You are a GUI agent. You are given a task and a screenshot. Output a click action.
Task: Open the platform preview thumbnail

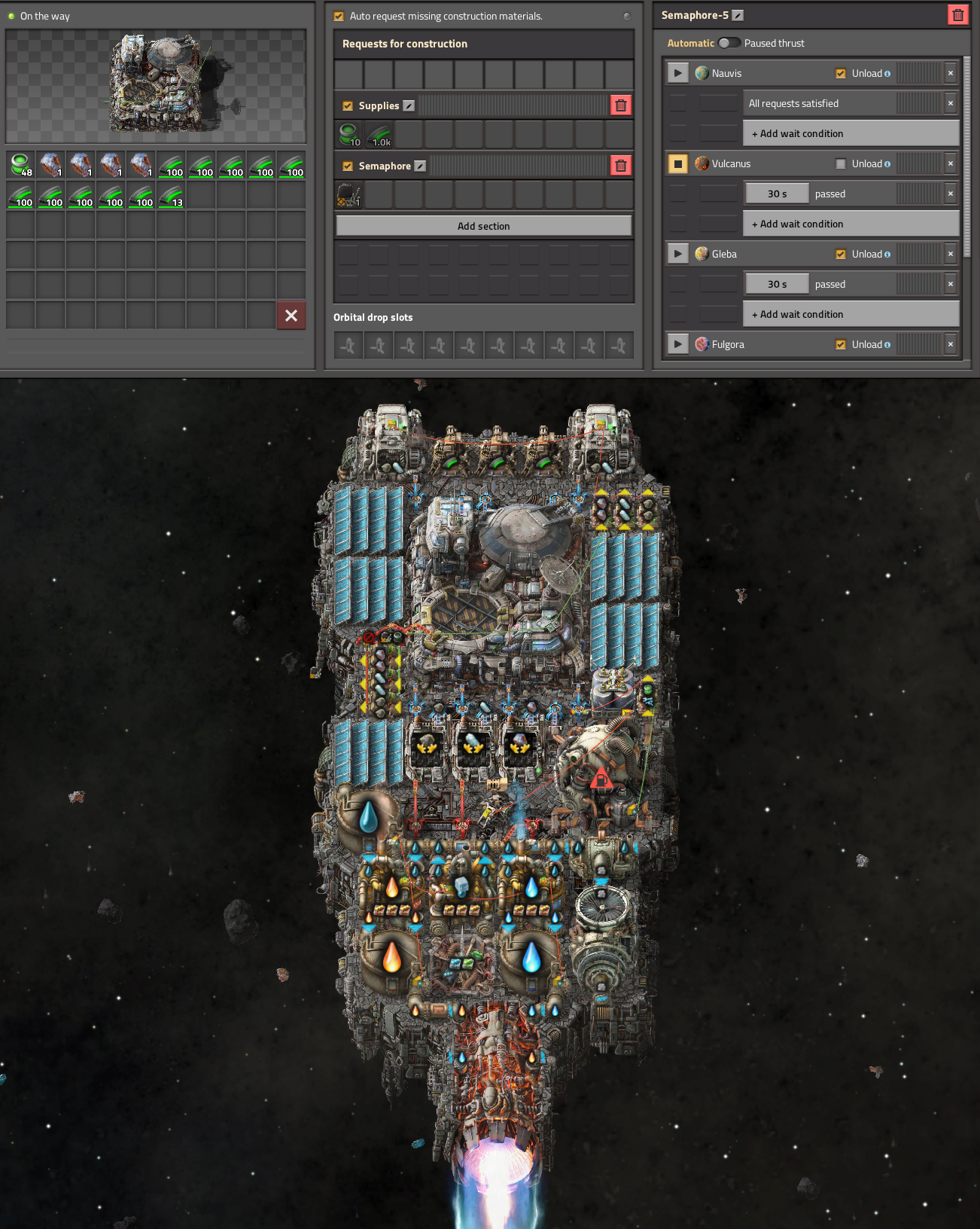point(156,86)
